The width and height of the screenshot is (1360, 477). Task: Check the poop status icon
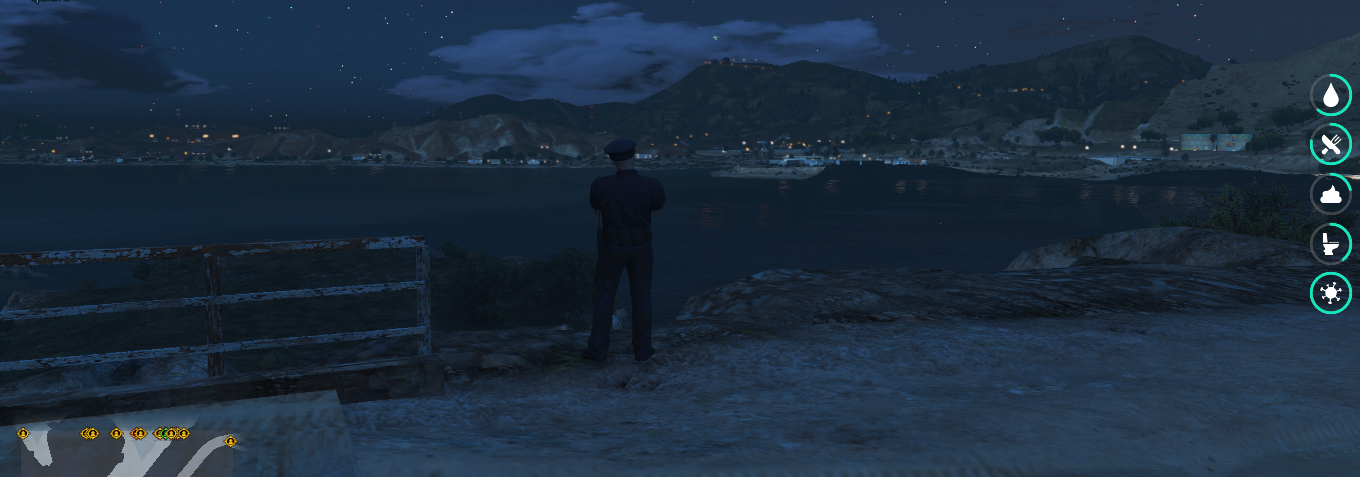pos(1331,194)
